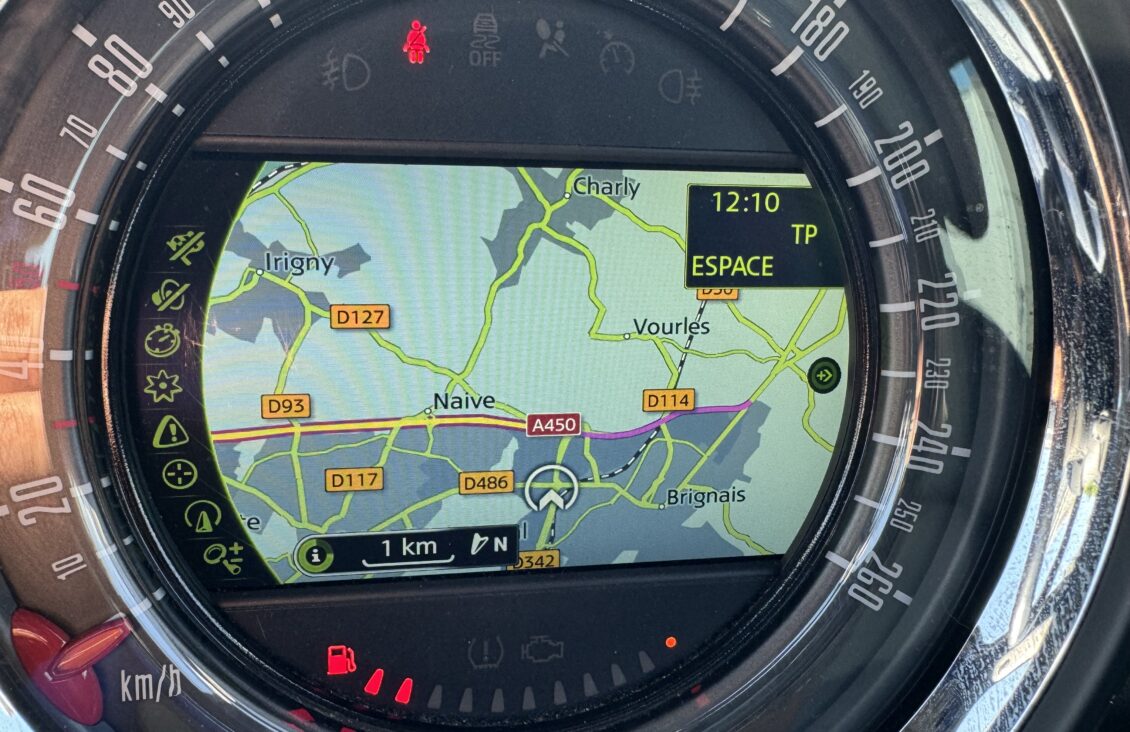Open the warning triangle traffic alerts
The image size is (1130, 732).
click(x=171, y=432)
